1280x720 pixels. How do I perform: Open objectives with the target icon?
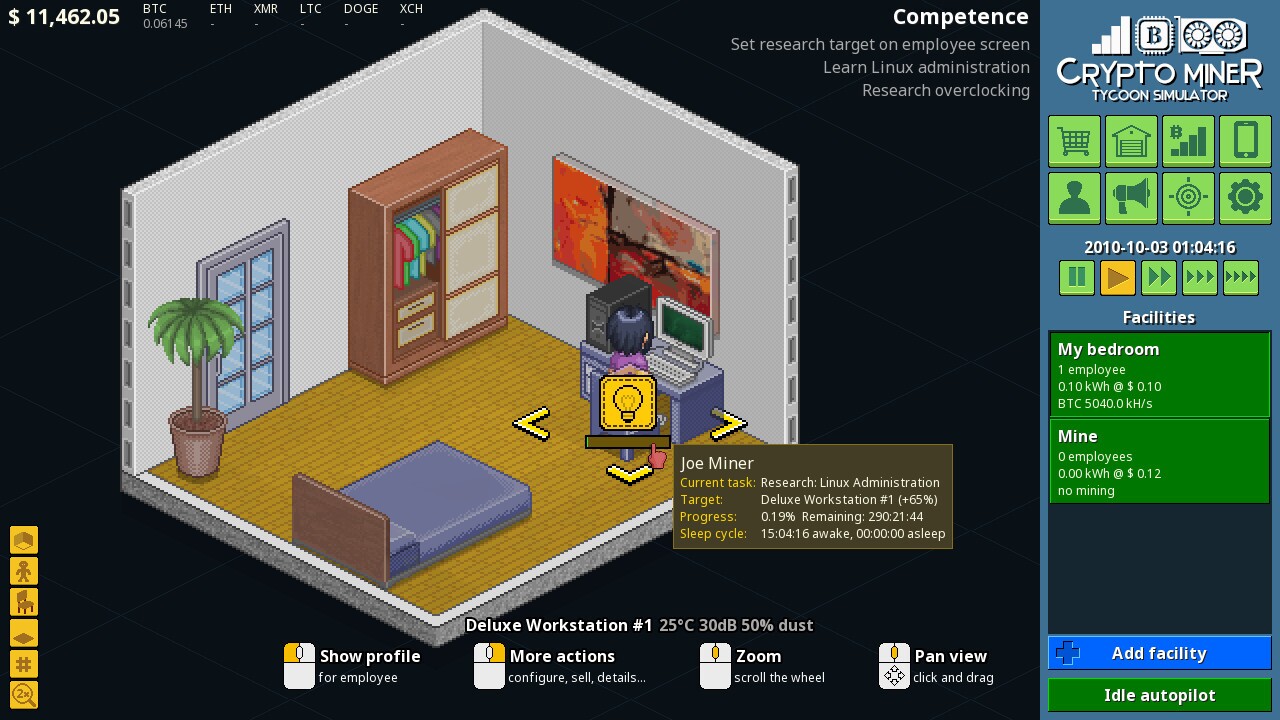tap(1188, 197)
